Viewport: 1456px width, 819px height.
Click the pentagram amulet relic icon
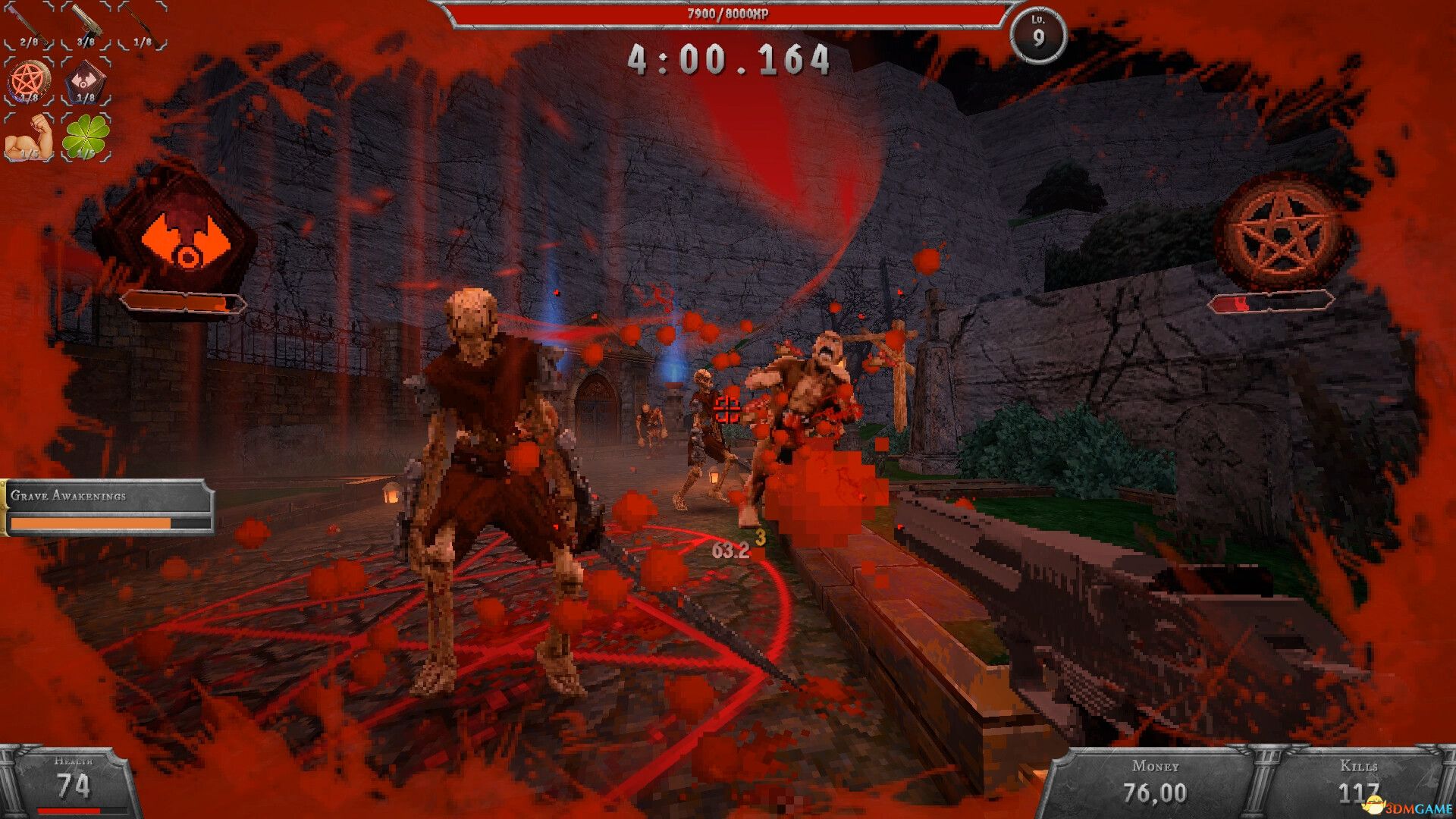tap(30, 80)
